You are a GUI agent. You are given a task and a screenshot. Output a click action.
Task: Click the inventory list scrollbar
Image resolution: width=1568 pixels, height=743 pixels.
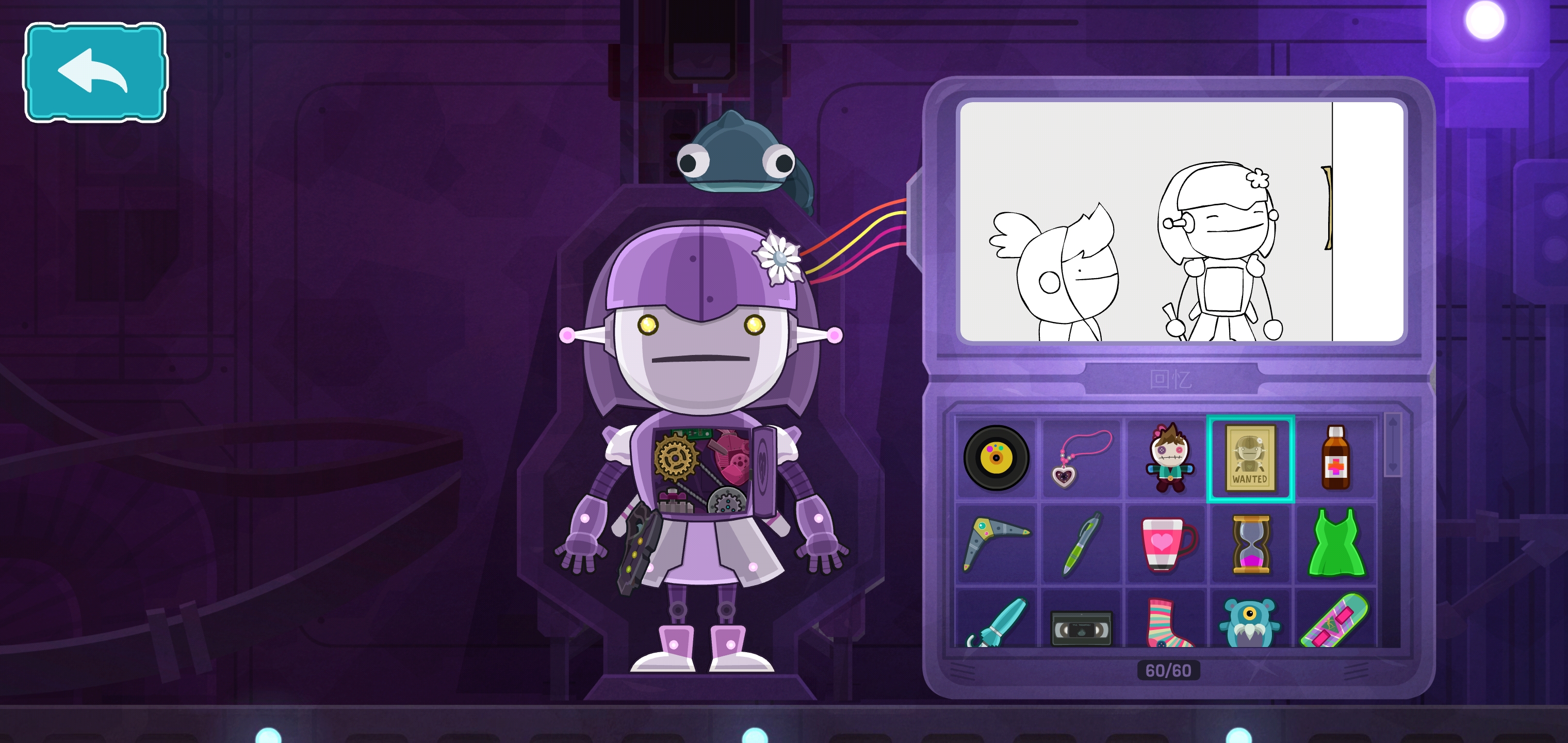point(1393,445)
